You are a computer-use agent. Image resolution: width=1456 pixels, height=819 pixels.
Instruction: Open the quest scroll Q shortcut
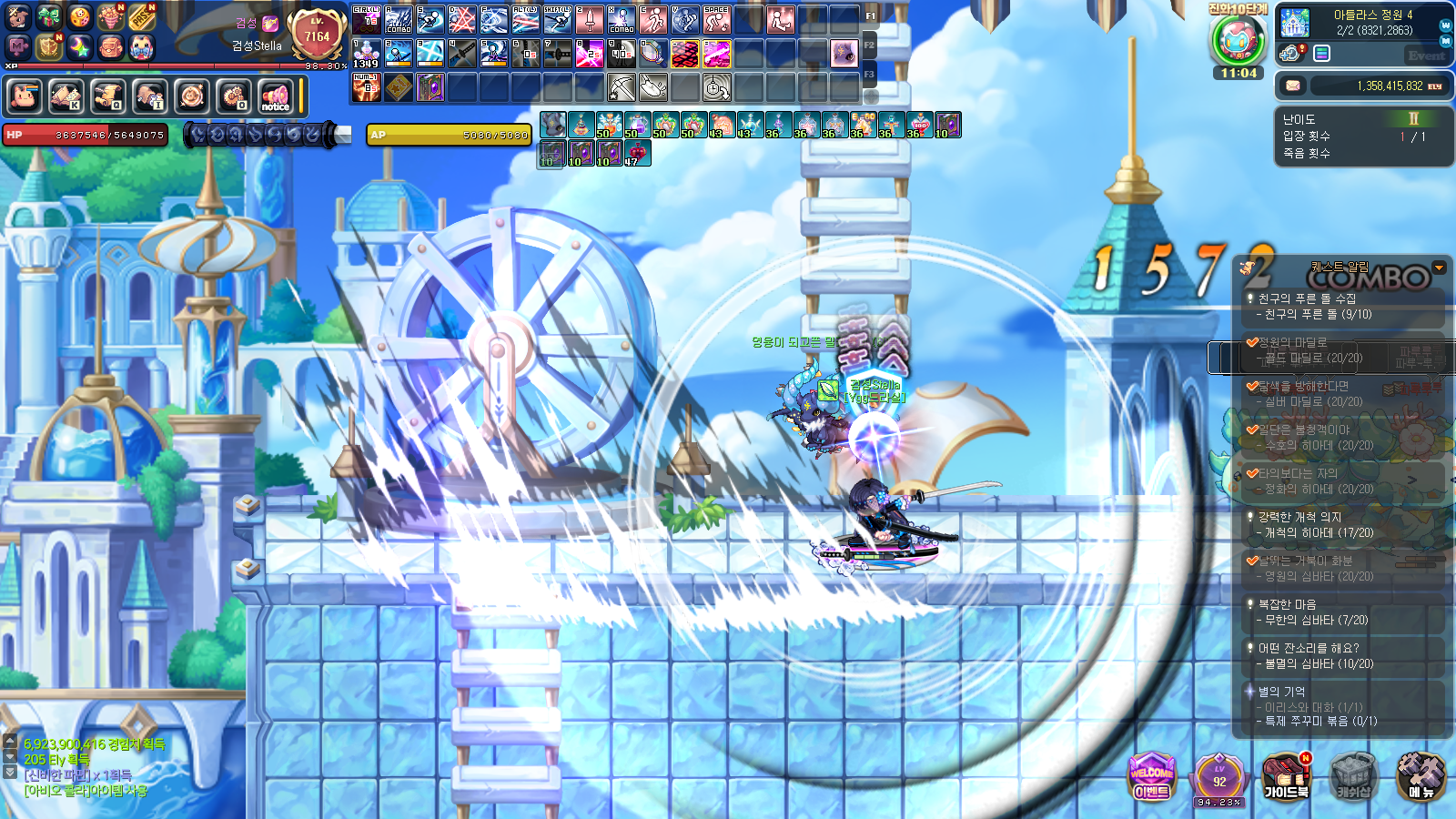click(x=107, y=96)
